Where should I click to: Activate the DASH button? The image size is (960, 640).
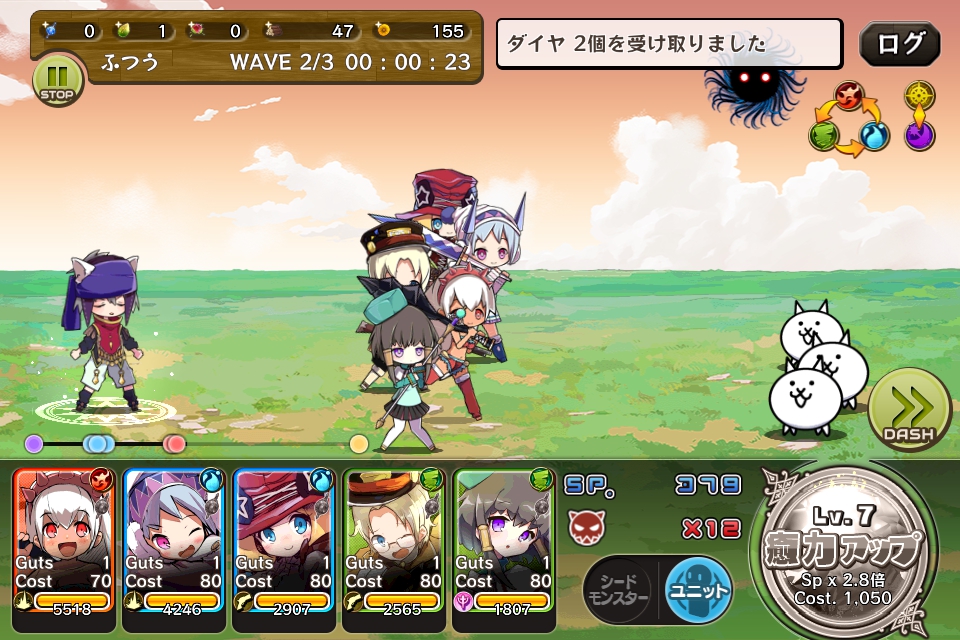(x=908, y=412)
